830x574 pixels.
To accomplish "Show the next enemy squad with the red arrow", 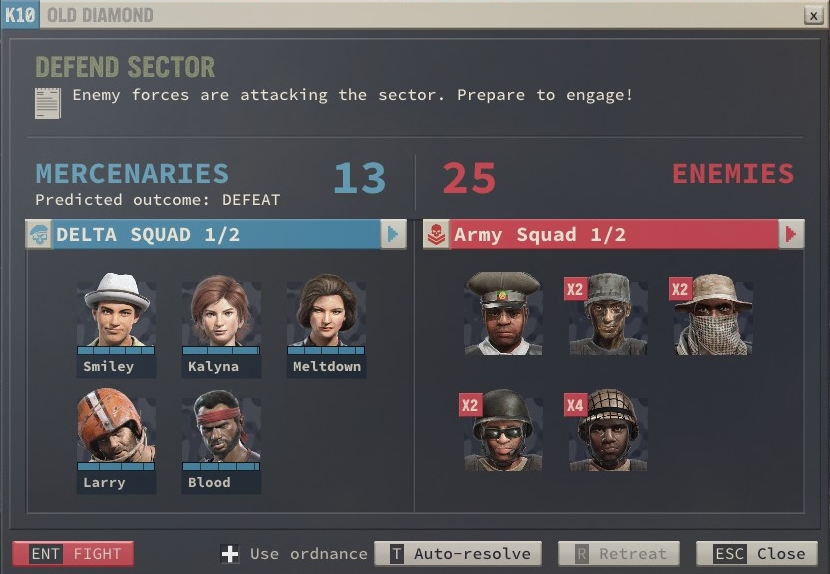I will (791, 234).
